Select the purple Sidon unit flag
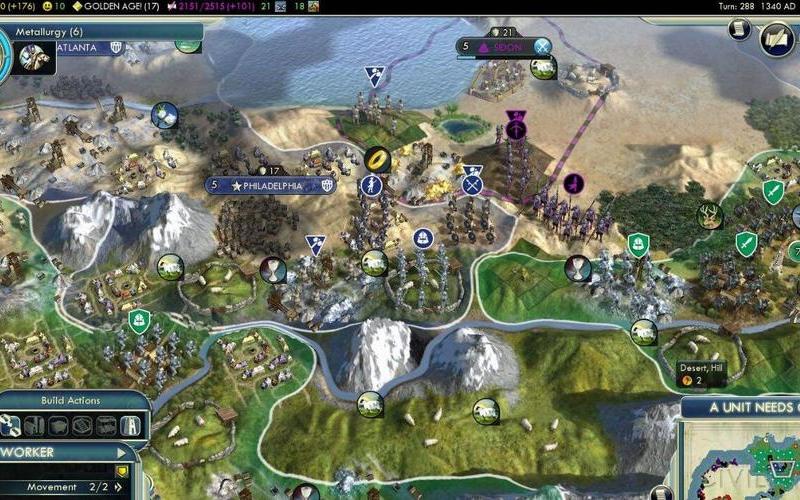The height and width of the screenshot is (500, 800). [516, 128]
